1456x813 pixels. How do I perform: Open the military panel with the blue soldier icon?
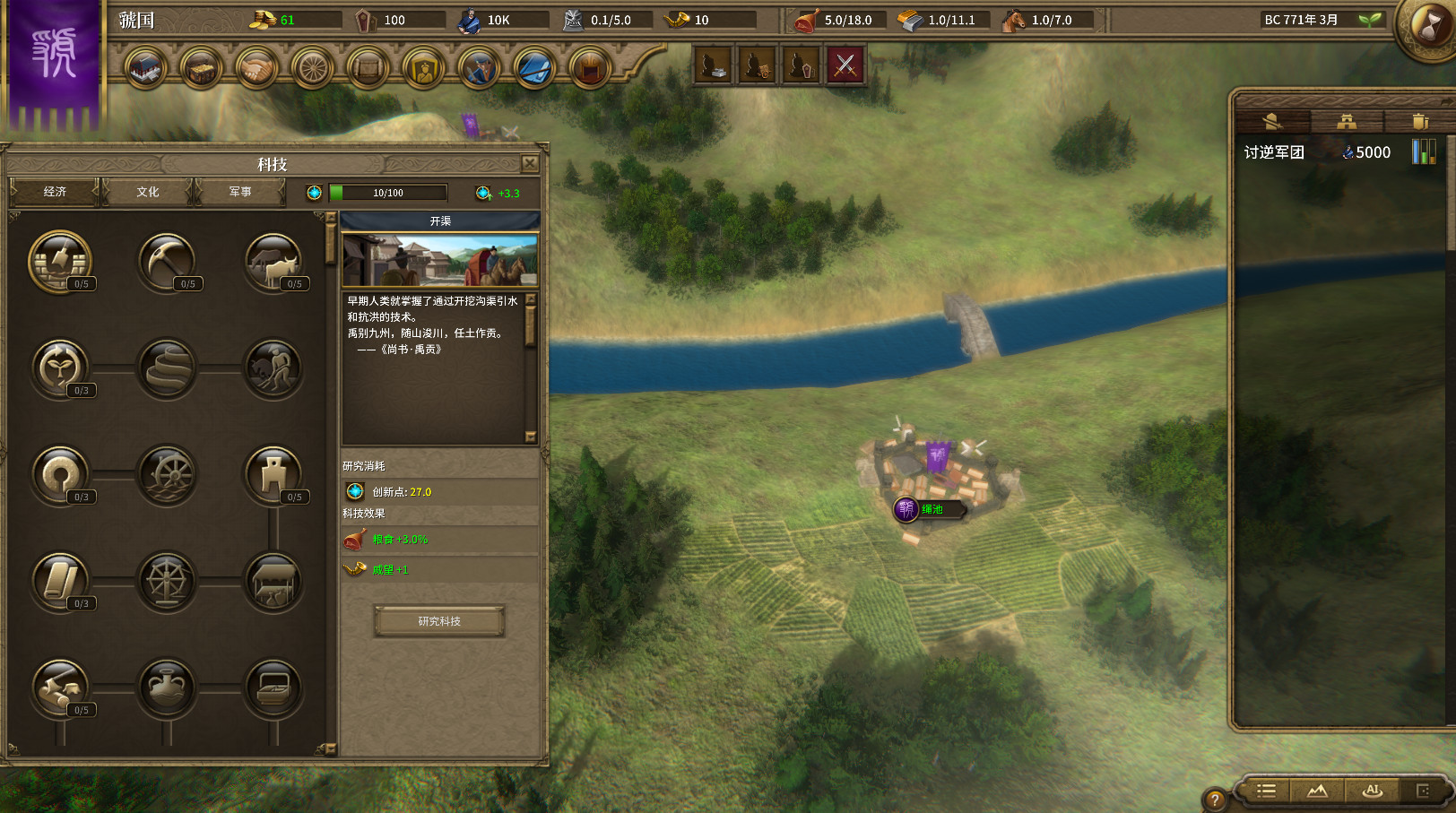479,69
